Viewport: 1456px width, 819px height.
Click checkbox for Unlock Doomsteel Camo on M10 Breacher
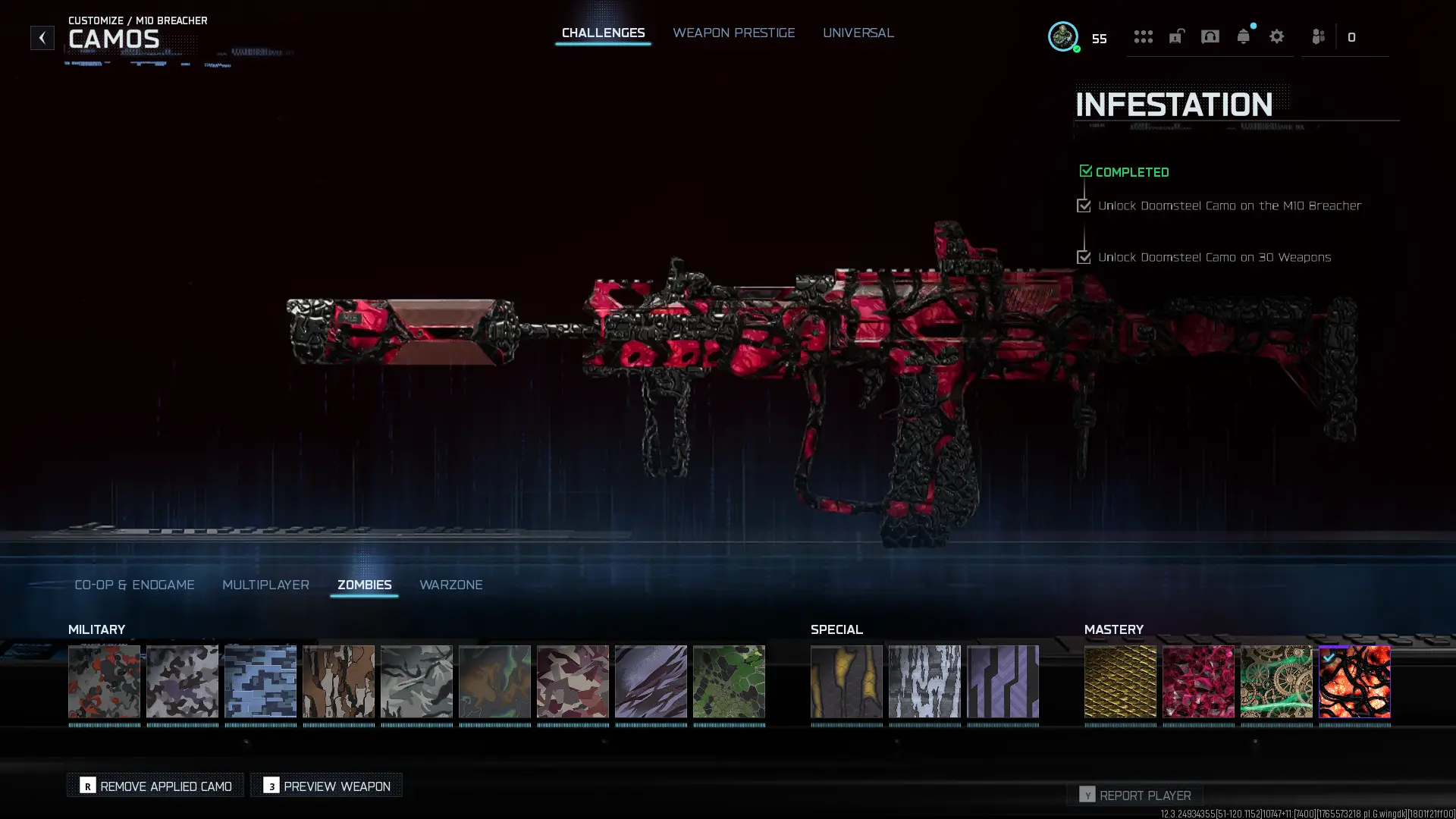pos(1084,206)
